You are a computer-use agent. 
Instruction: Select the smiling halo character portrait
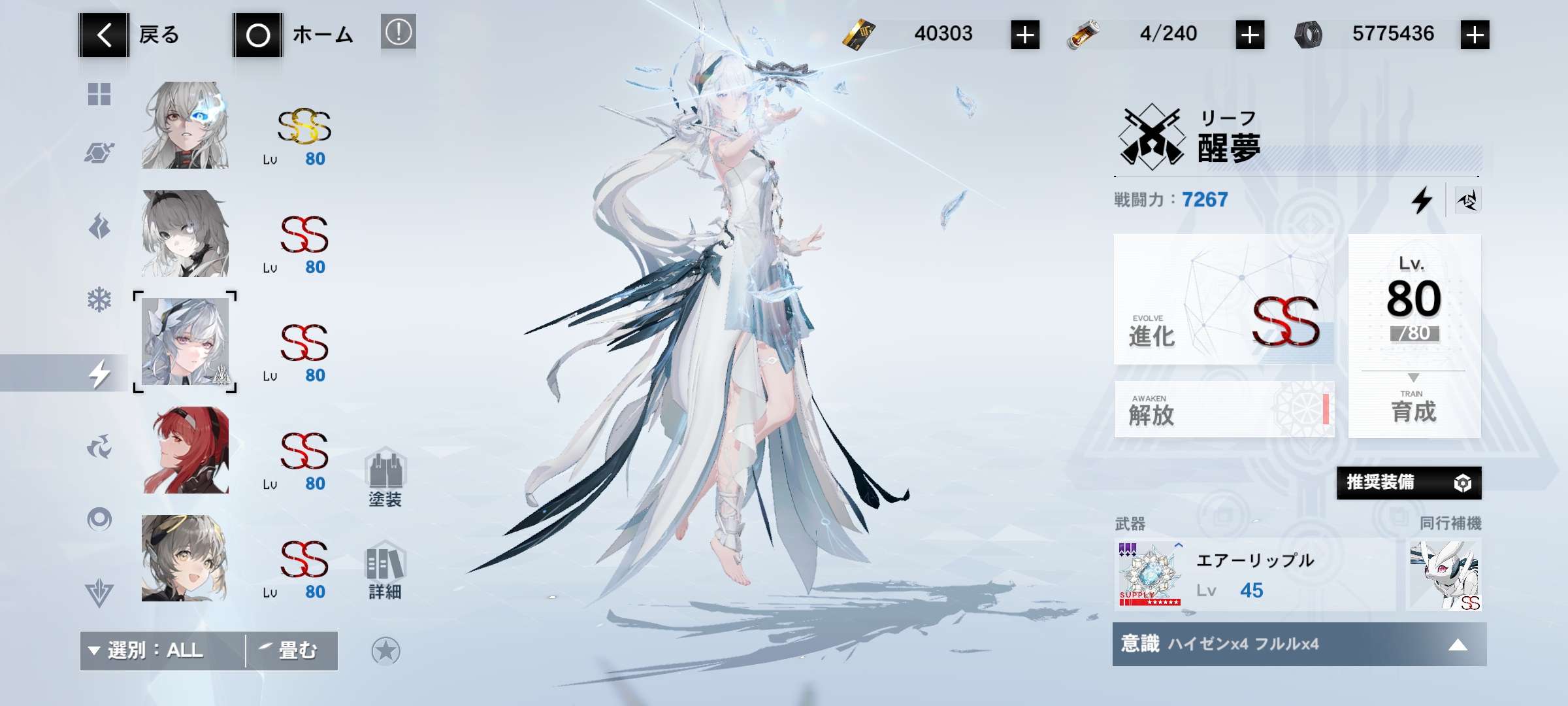pos(186,558)
